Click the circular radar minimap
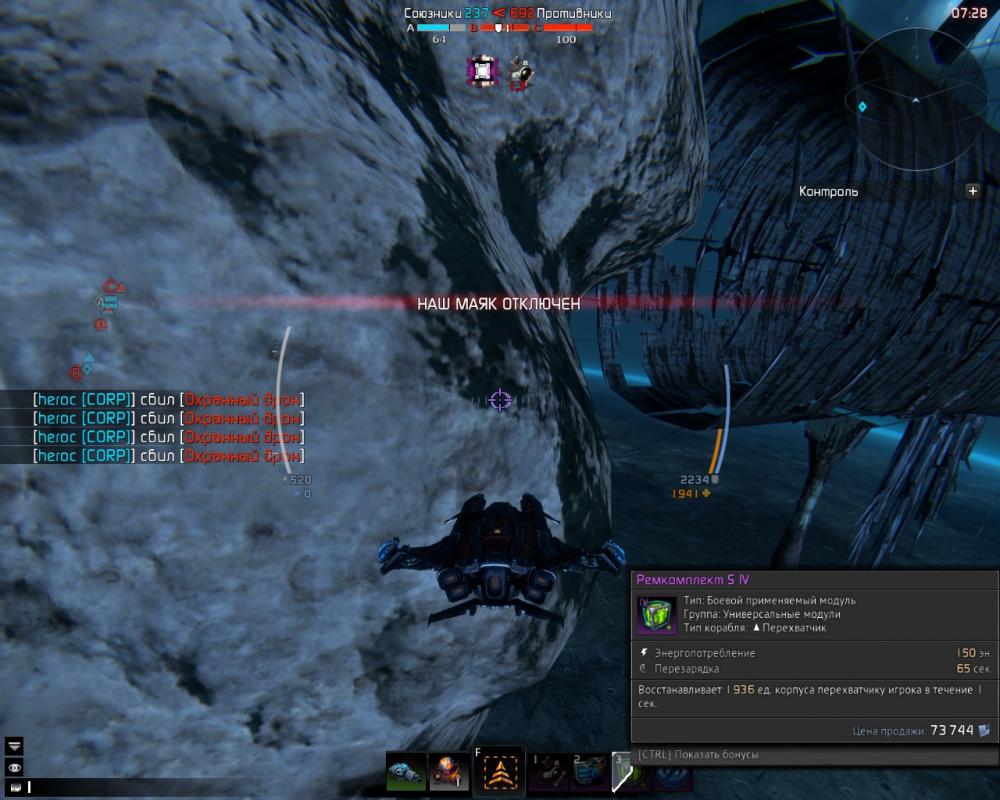The height and width of the screenshot is (800, 1000). (913, 102)
